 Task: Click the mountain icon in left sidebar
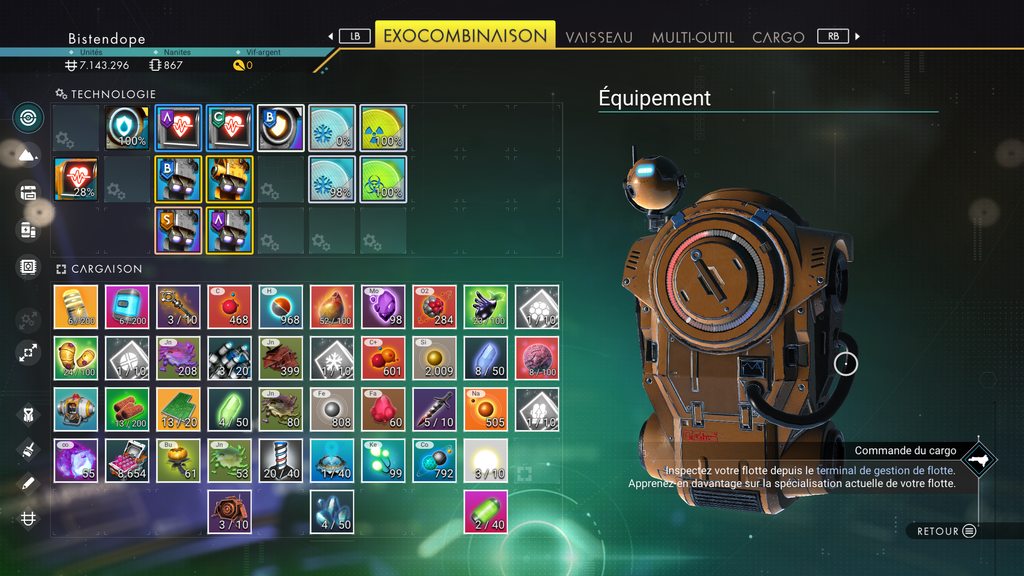[28, 155]
